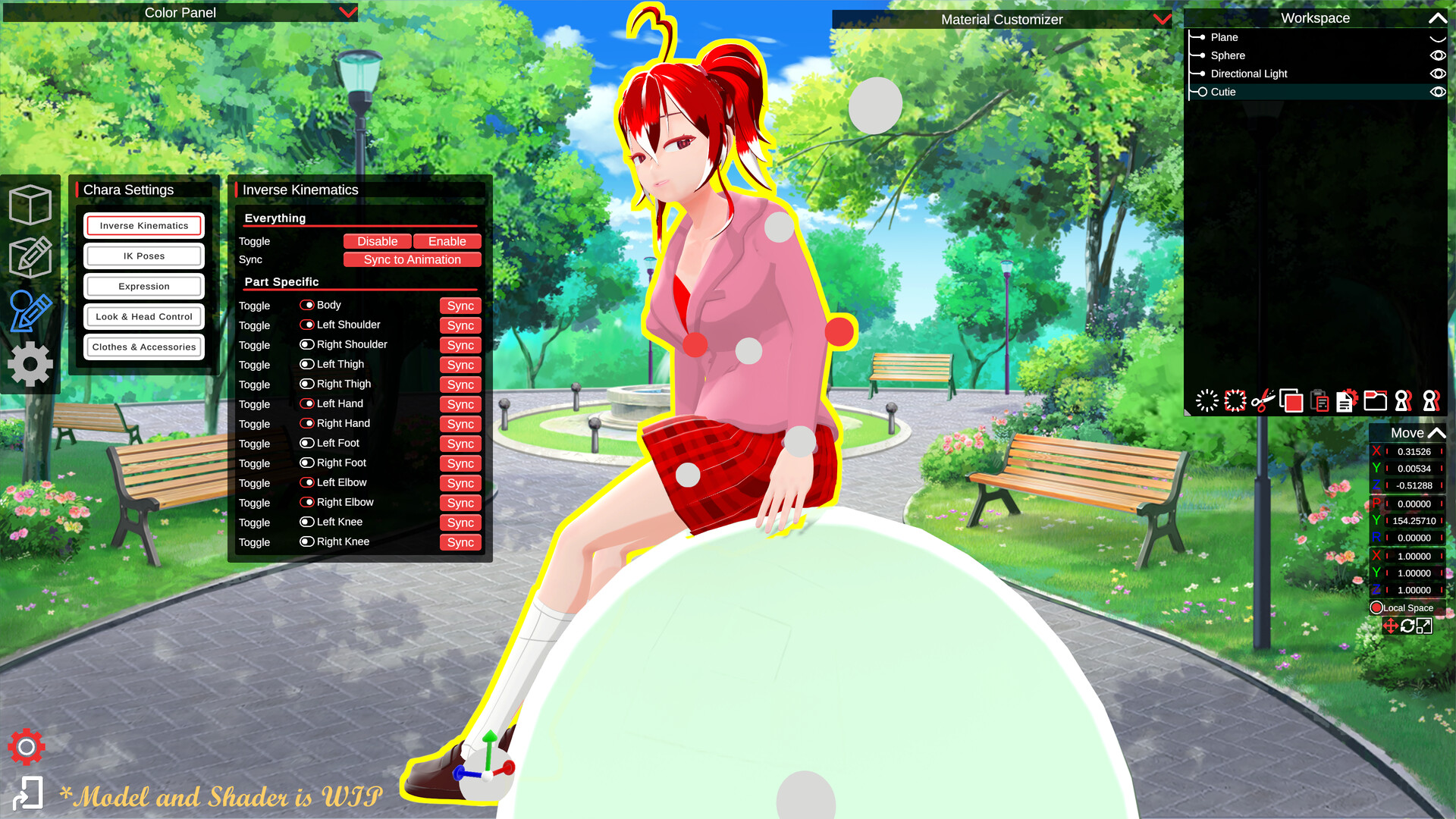Screen dimensions: 1456x819
Task: Open the Material Customizer dropdown
Action: (x=1162, y=20)
